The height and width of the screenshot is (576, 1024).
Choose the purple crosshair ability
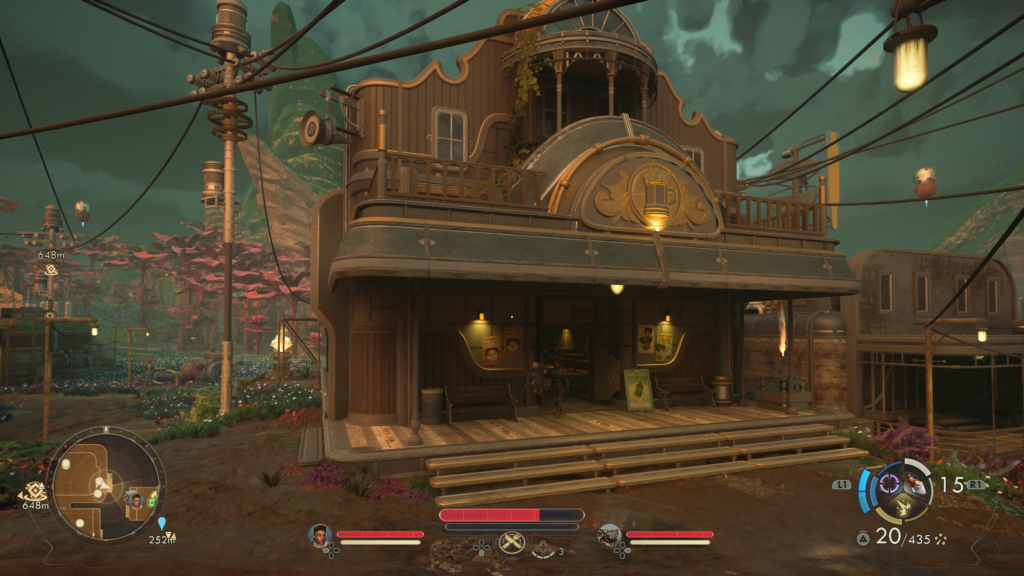click(888, 486)
